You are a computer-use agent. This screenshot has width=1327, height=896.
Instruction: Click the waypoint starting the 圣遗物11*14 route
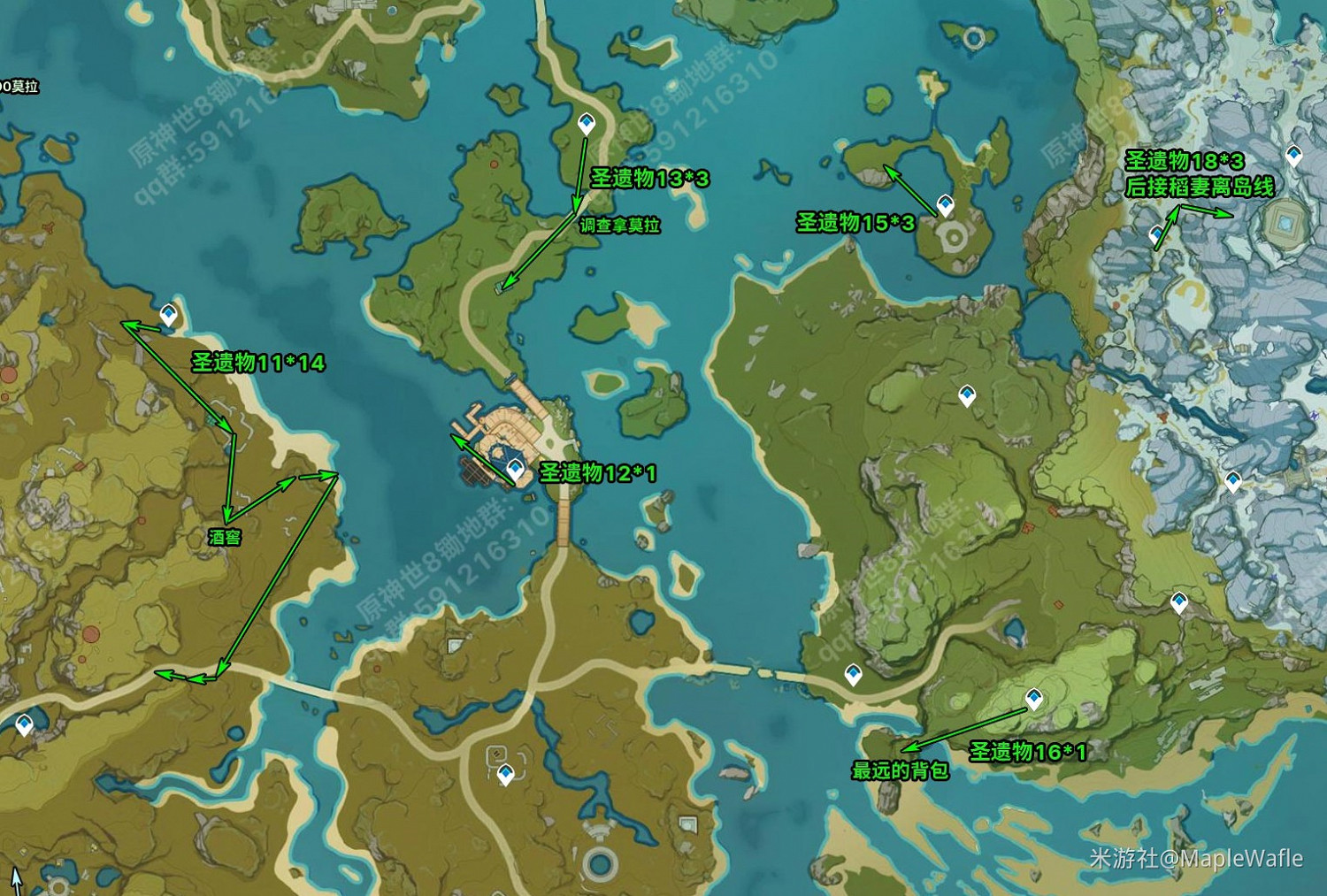[x=168, y=314]
